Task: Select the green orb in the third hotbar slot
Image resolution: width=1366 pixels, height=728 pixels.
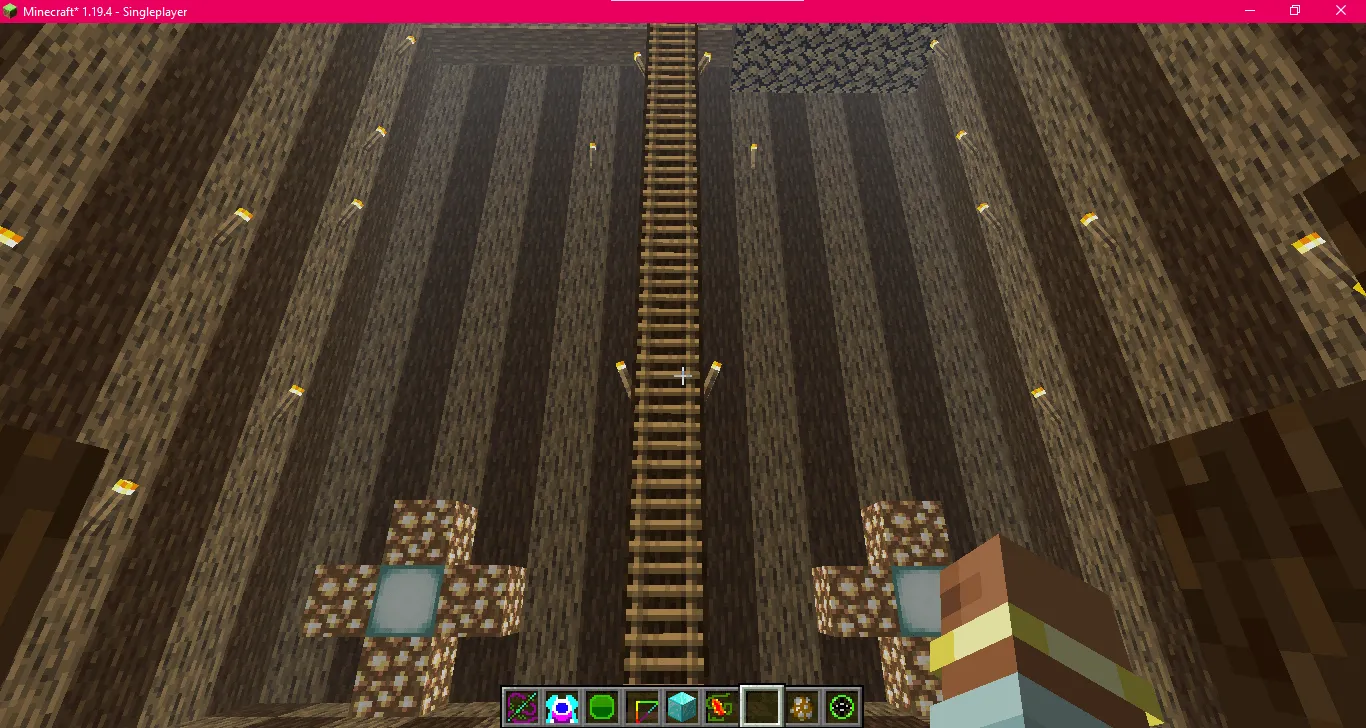Action: tap(604, 705)
